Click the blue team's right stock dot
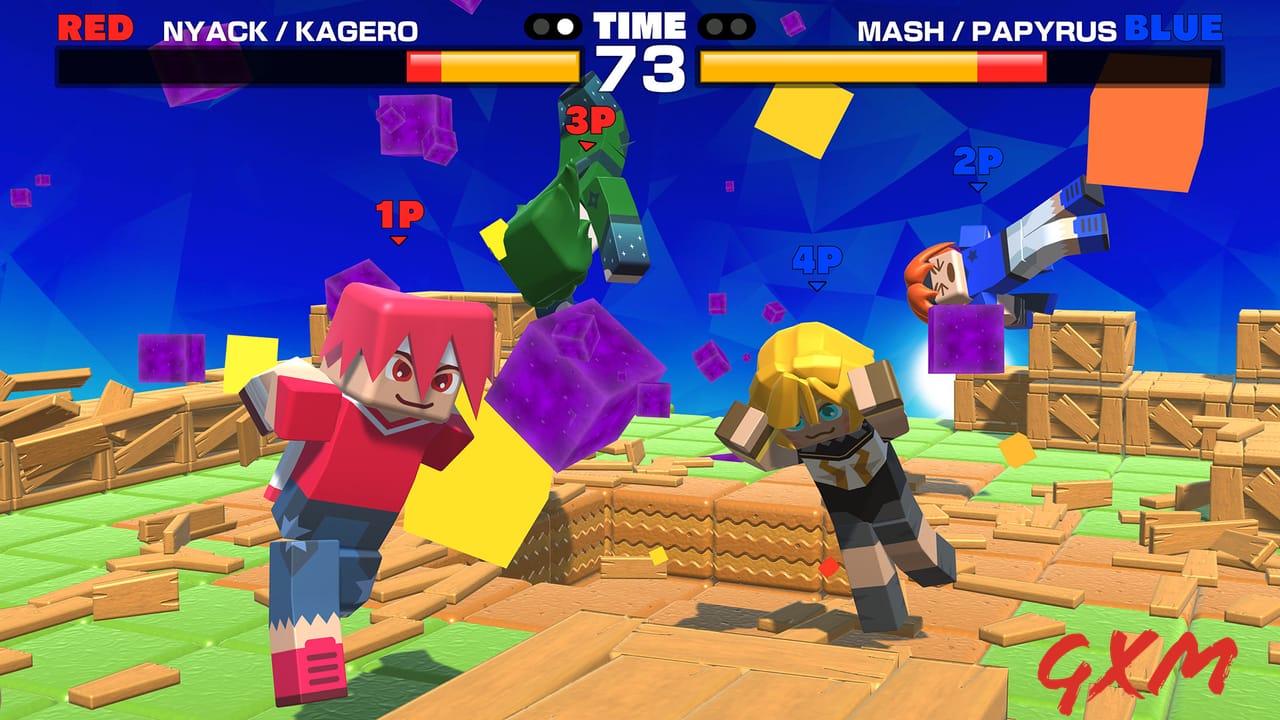Screen dimensions: 1280x720 pyautogui.click(x=738, y=26)
